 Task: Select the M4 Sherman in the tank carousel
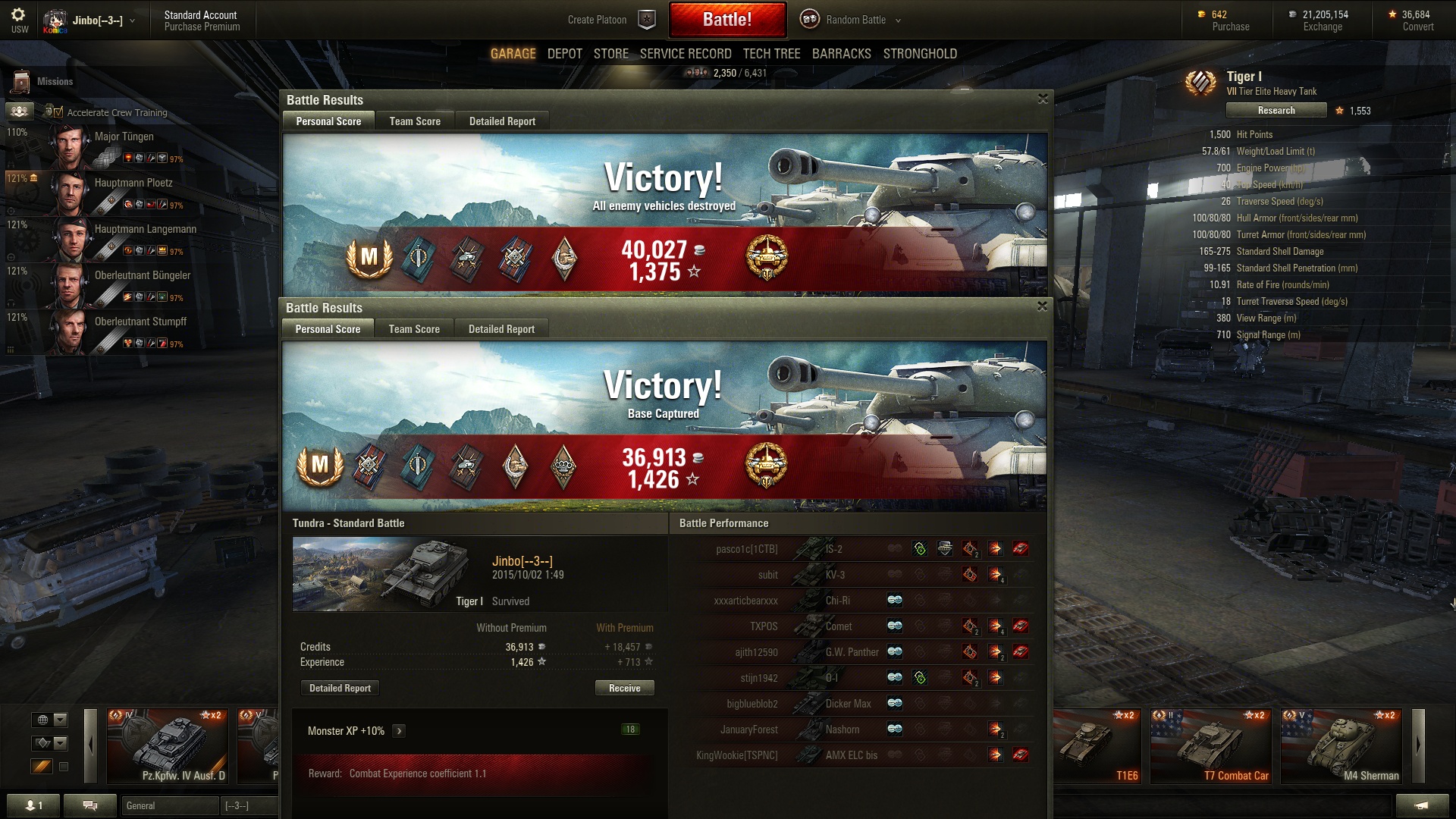[x=1341, y=746]
